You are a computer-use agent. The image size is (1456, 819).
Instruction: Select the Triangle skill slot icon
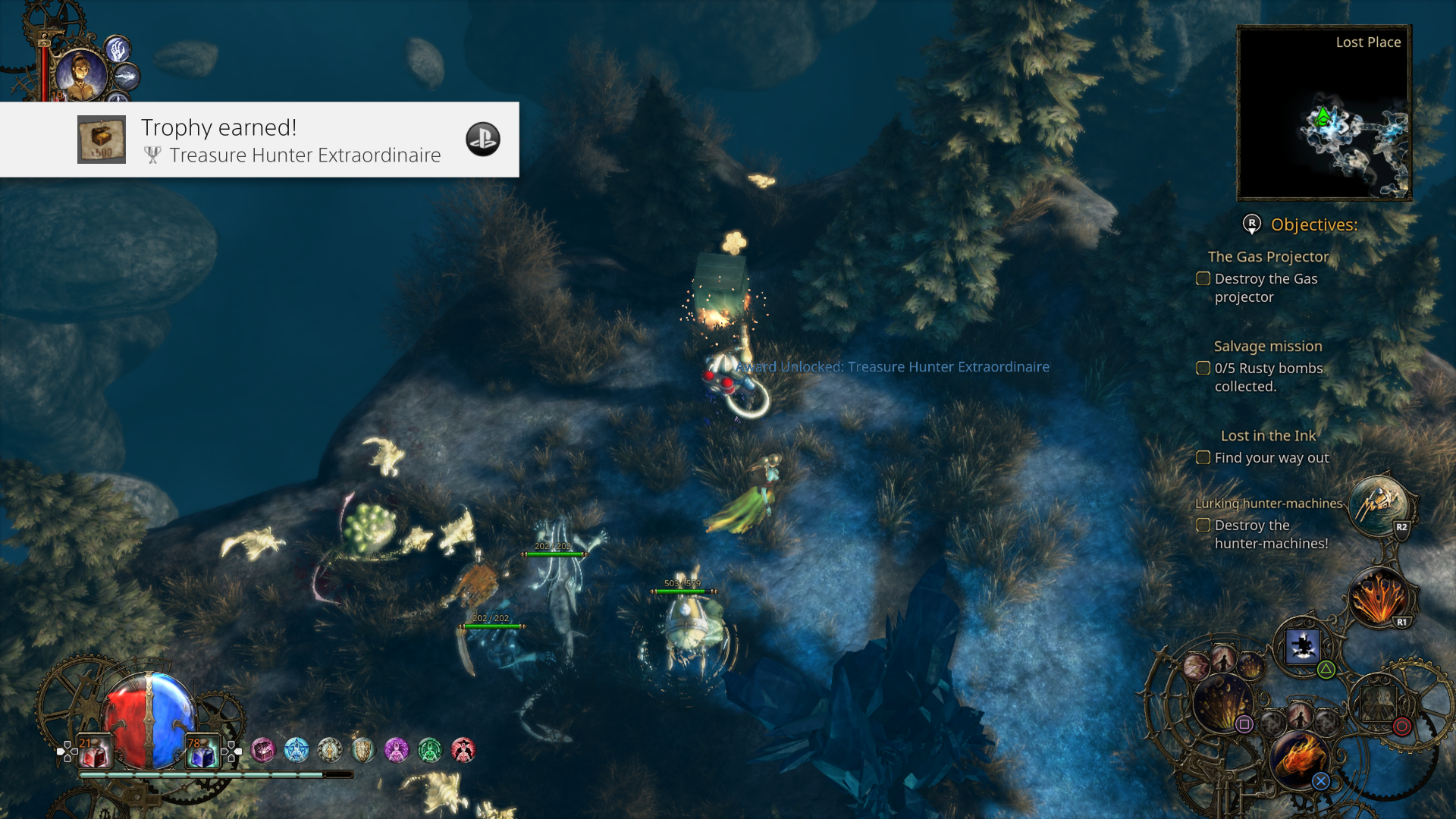[1301, 646]
